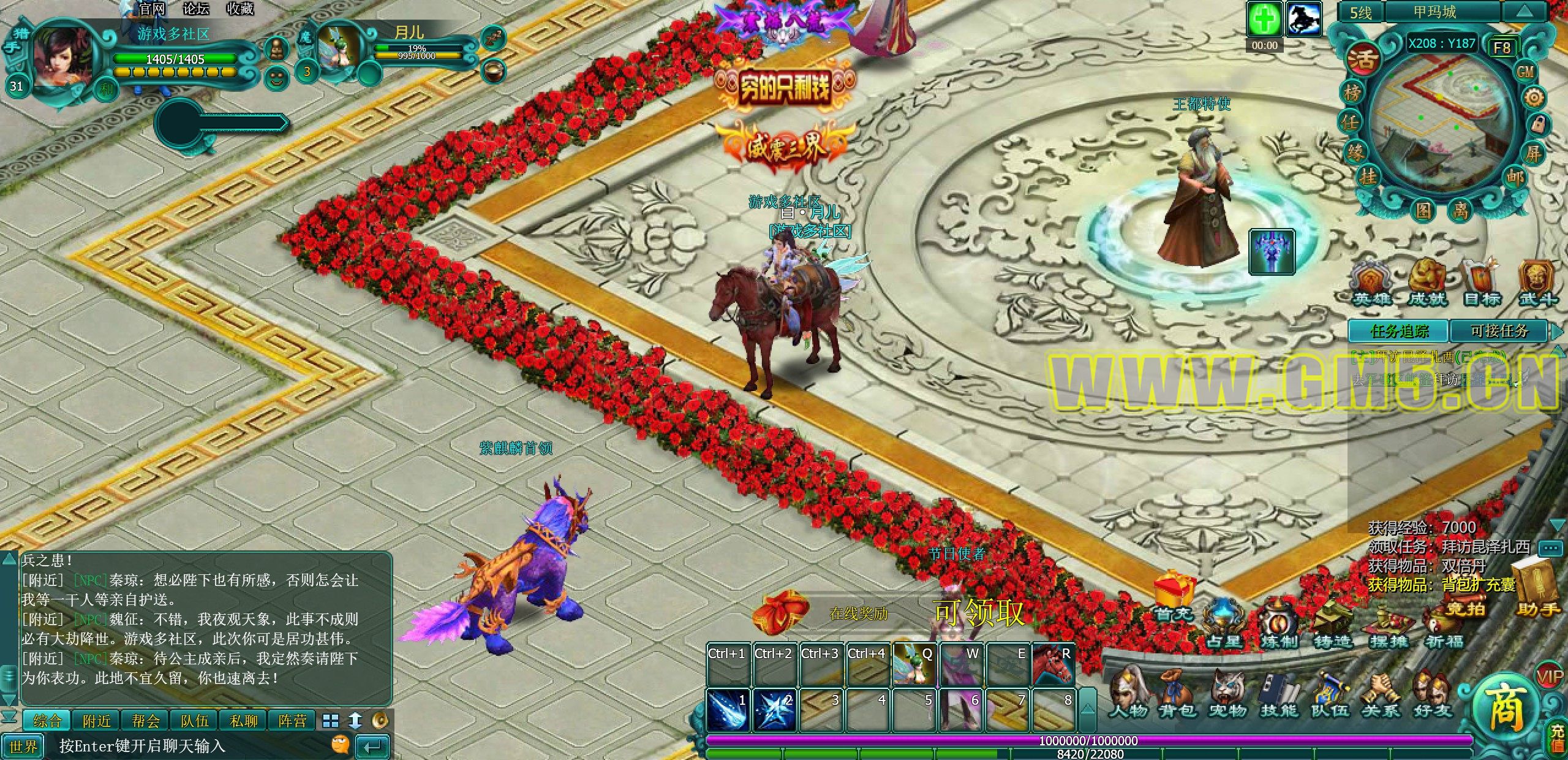Image resolution: width=1568 pixels, height=760 pixels.
Task: Choose the 帮会 guild chat tab
Action: pyautogui.click(x=145, y=721)
